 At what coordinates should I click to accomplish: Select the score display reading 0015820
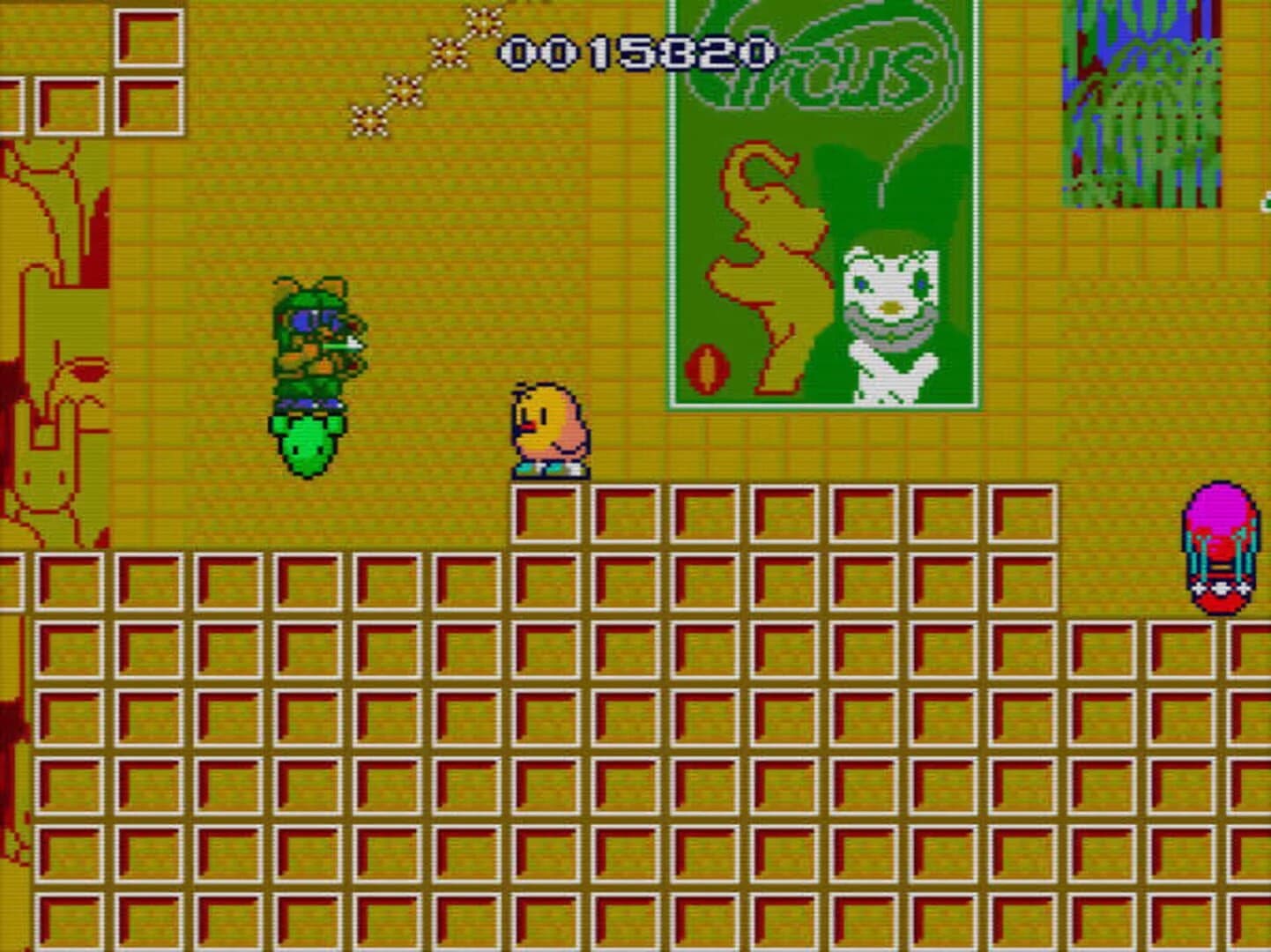[x=636, y=53]
